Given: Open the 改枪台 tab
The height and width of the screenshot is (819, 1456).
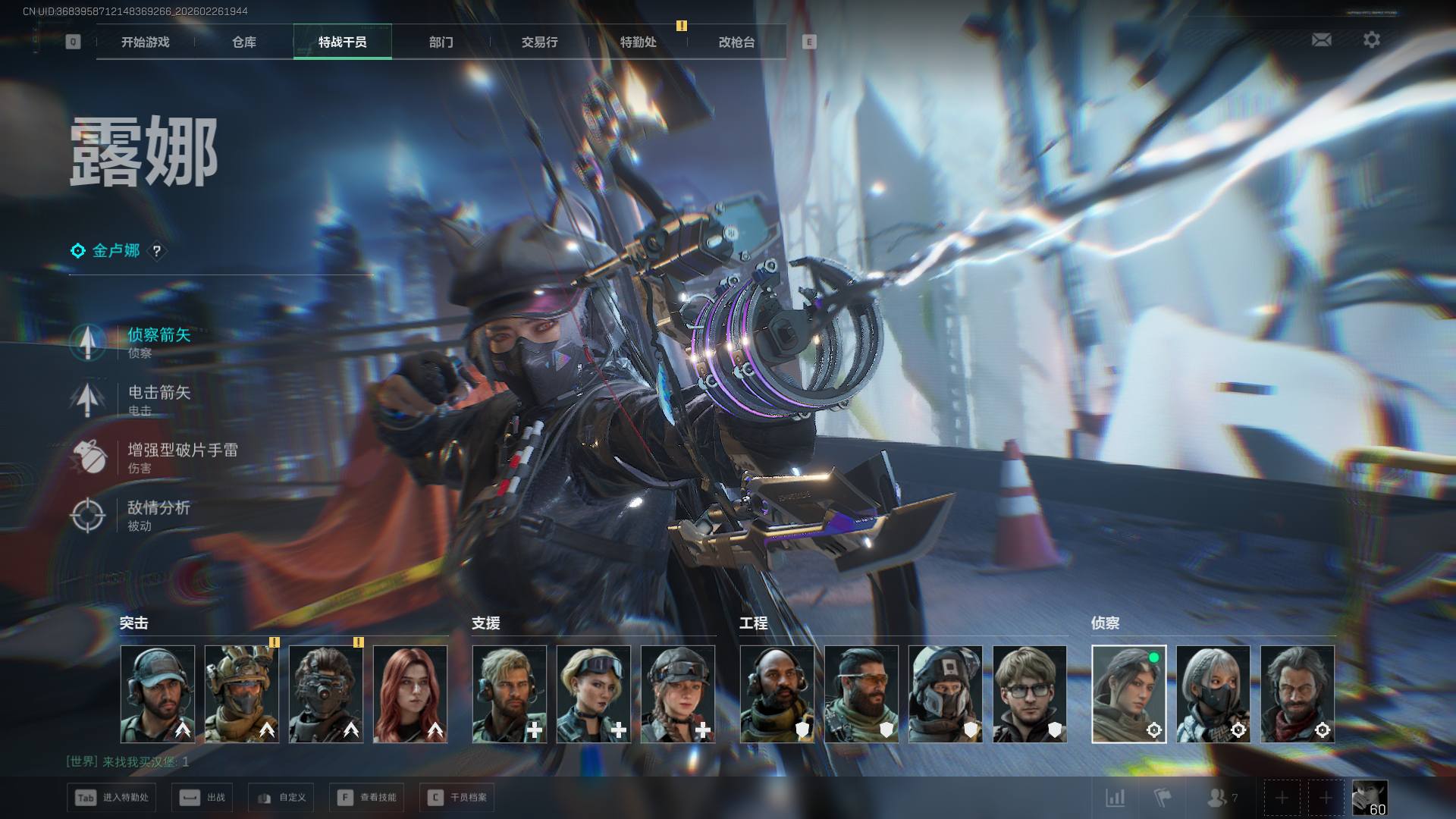Looking at the screenshot, I should coord(736,42).
